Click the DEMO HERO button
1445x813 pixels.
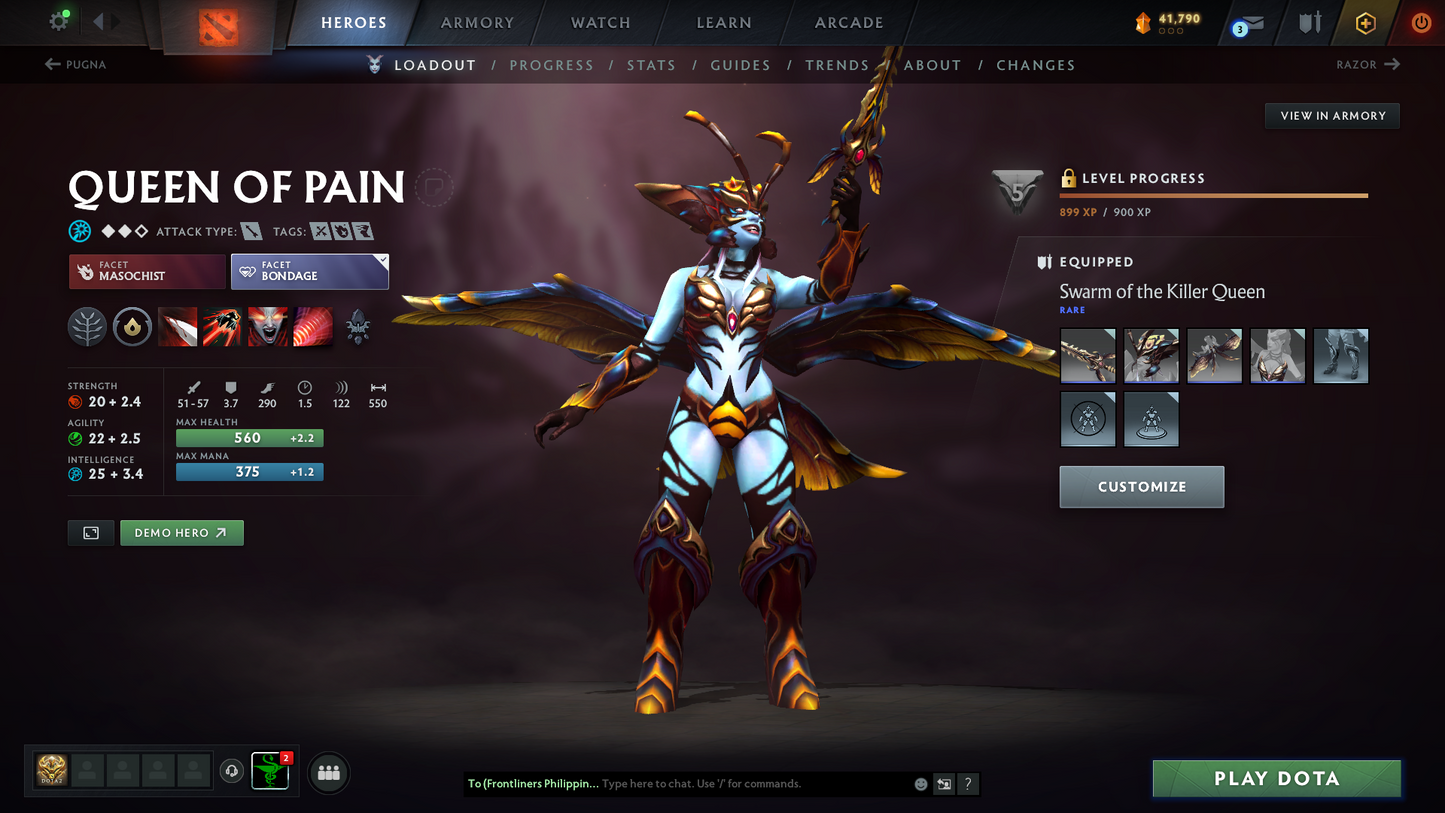tap(181, 532)
